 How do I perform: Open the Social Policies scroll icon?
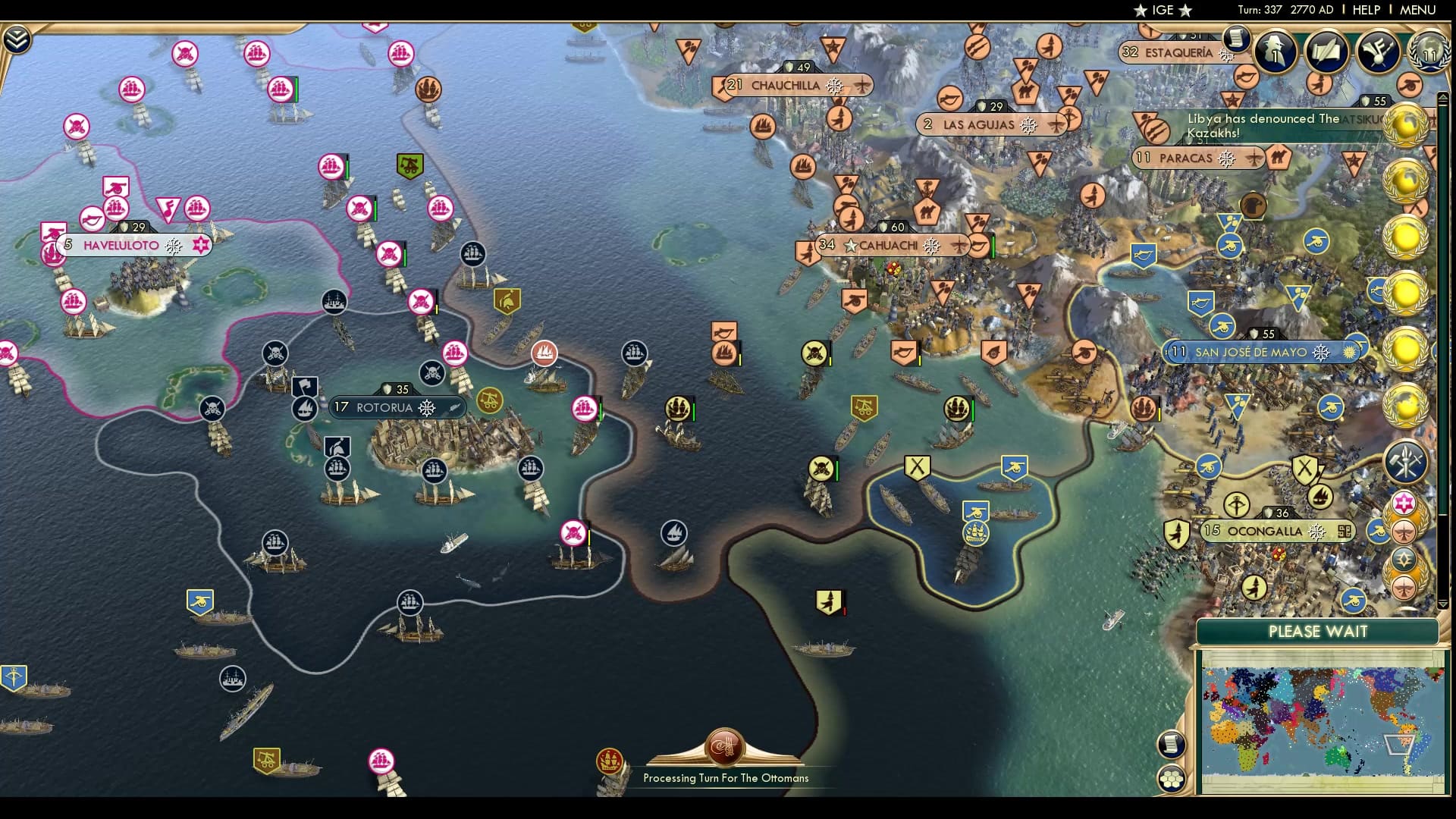coord(1327,53)
